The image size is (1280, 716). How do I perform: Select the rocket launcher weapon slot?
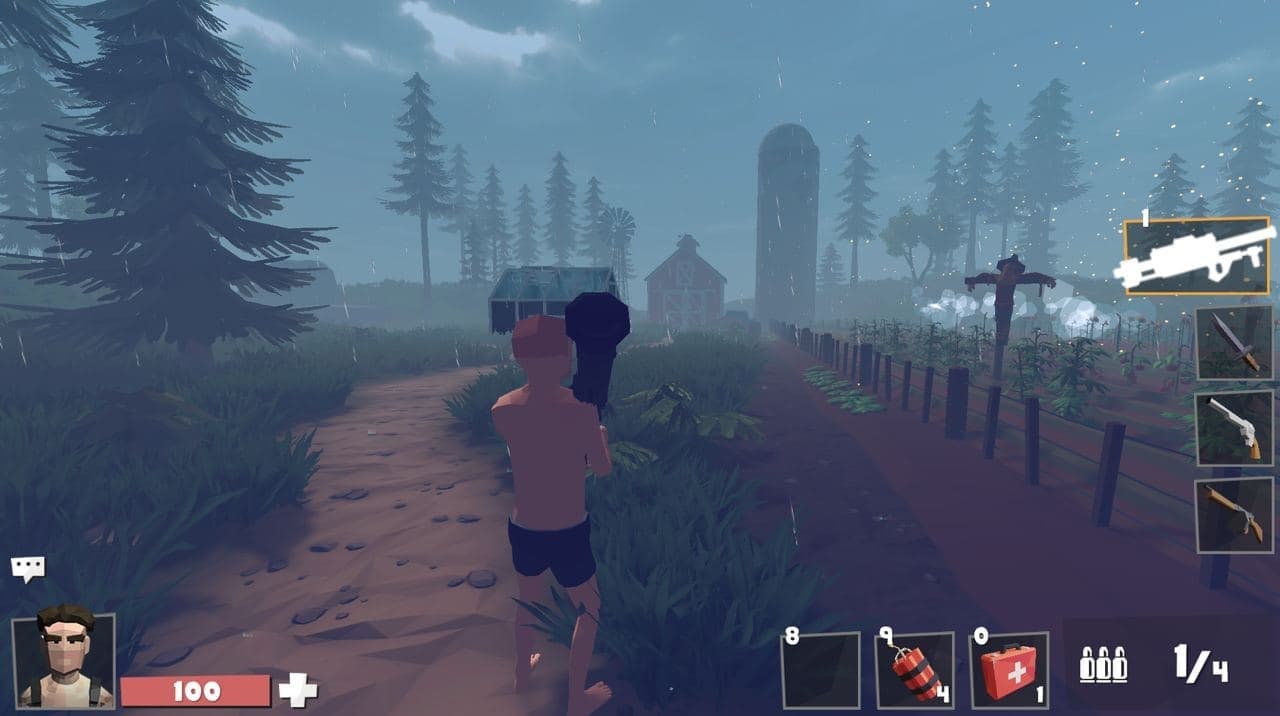tap(1197, 256)
